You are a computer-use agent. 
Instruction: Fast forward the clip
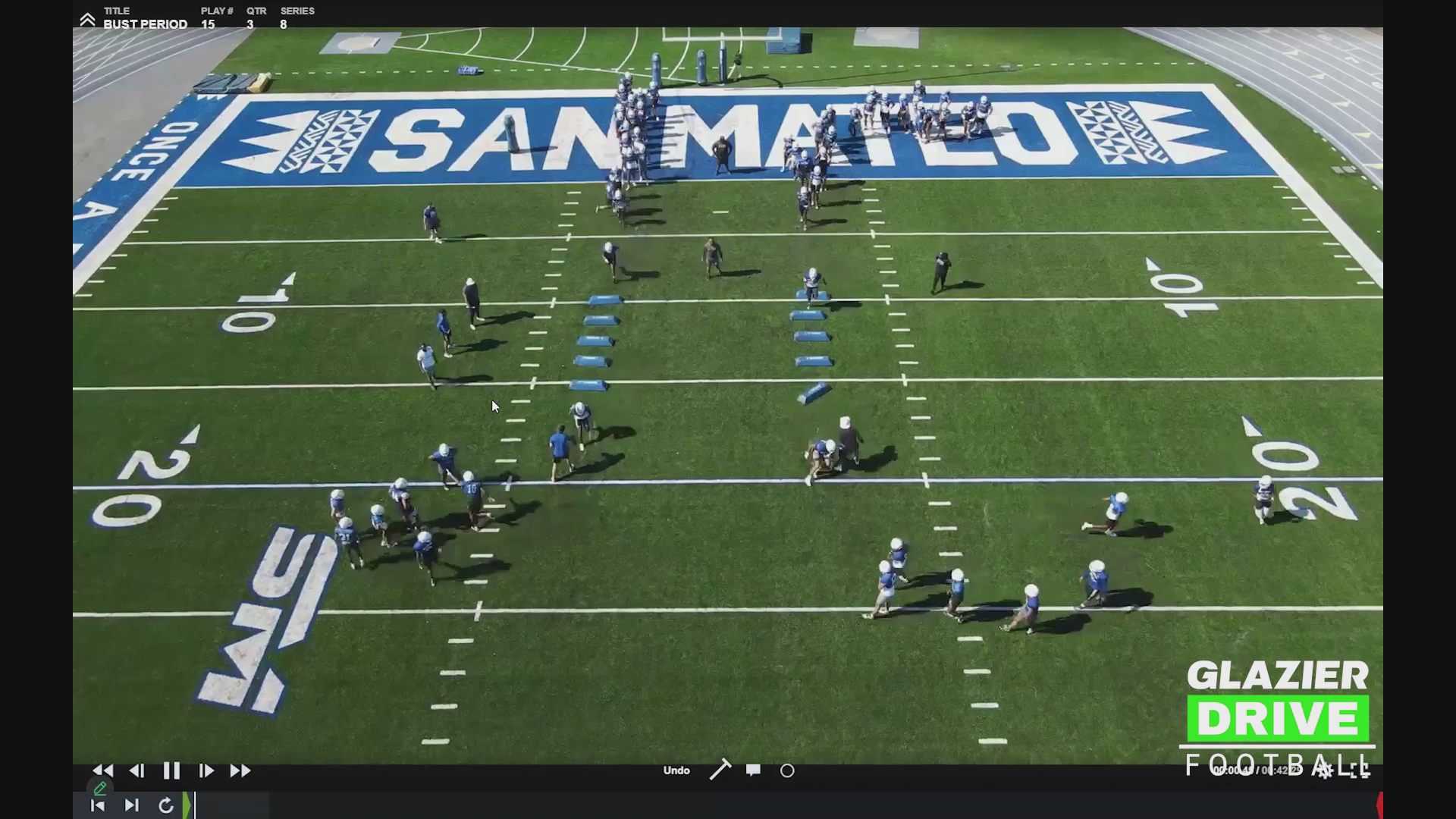240,771
